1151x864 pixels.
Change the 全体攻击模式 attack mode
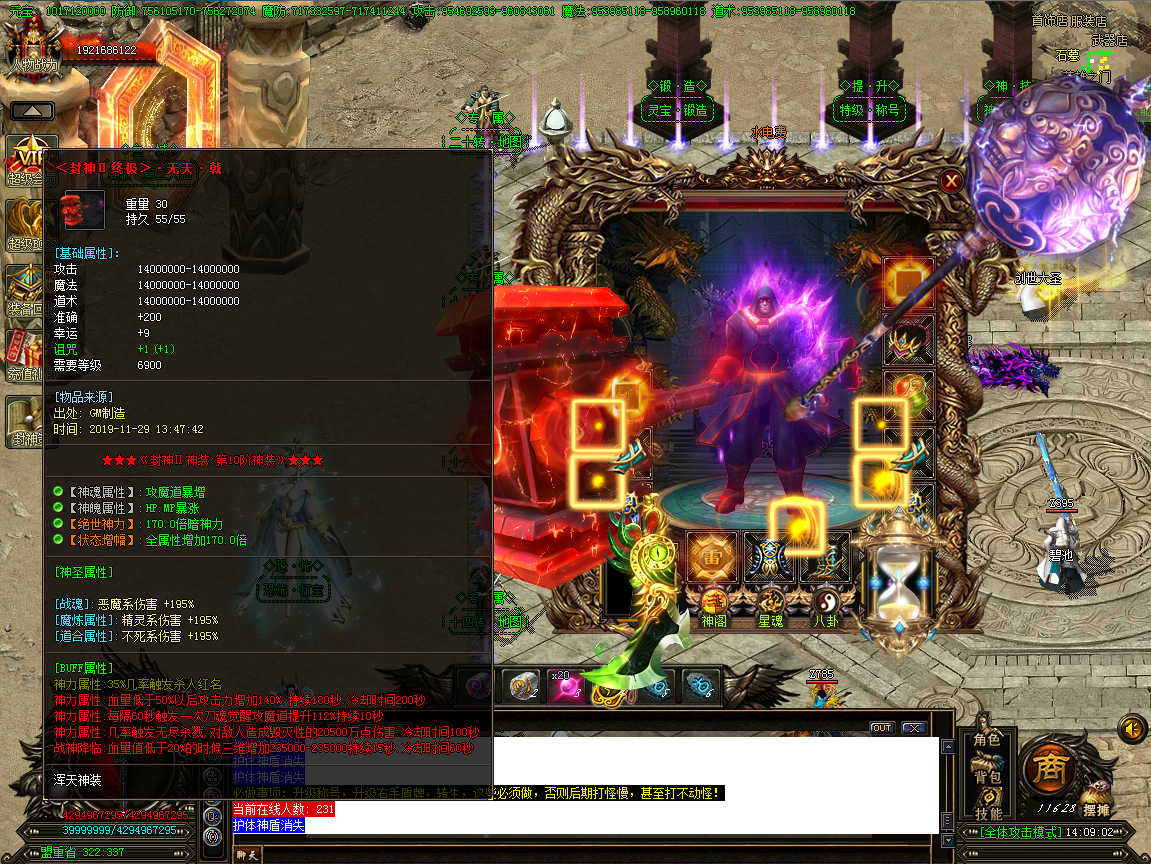pos(1008,832)
